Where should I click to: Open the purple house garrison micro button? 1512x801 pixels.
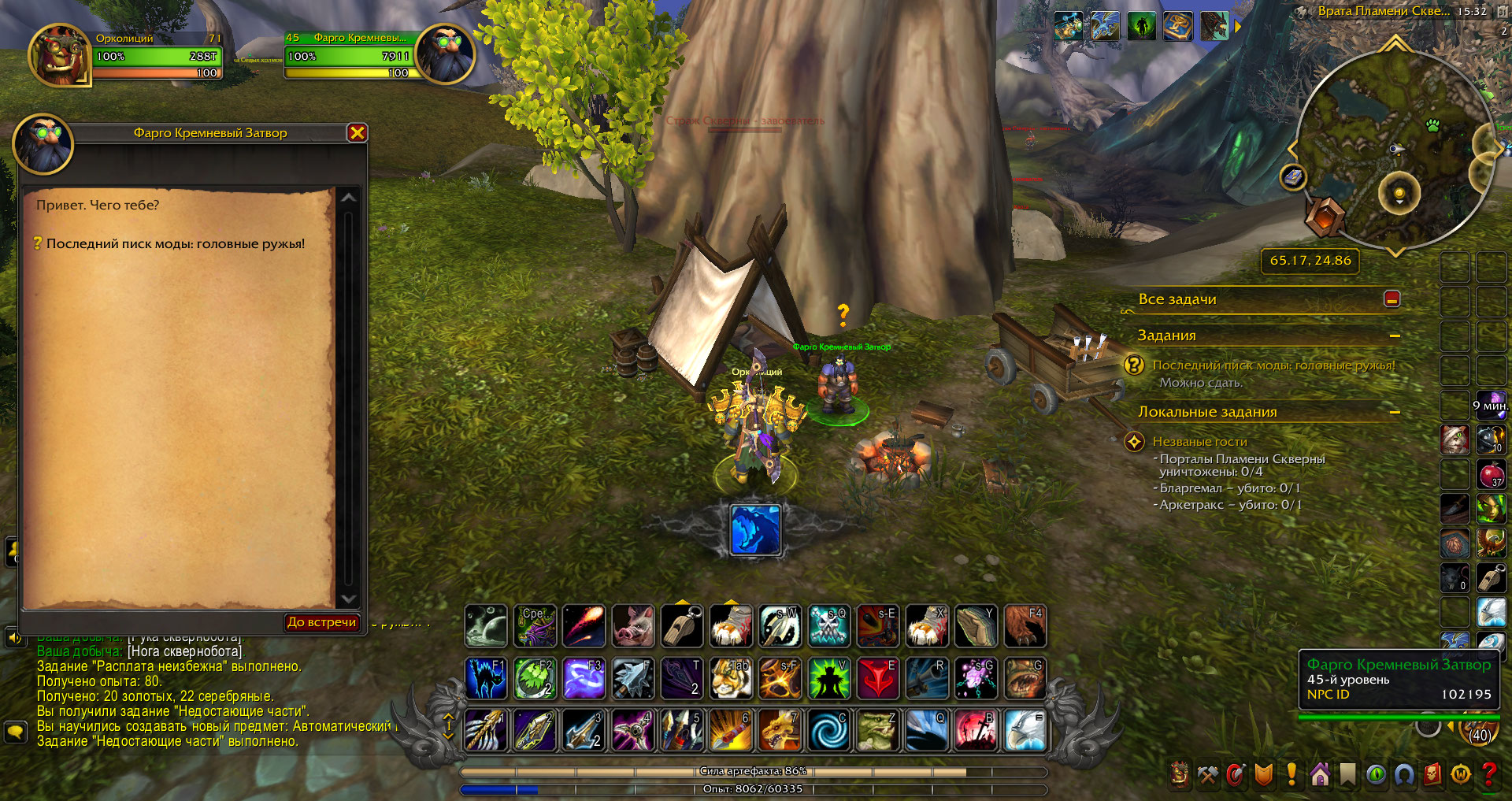[1321, 775]
